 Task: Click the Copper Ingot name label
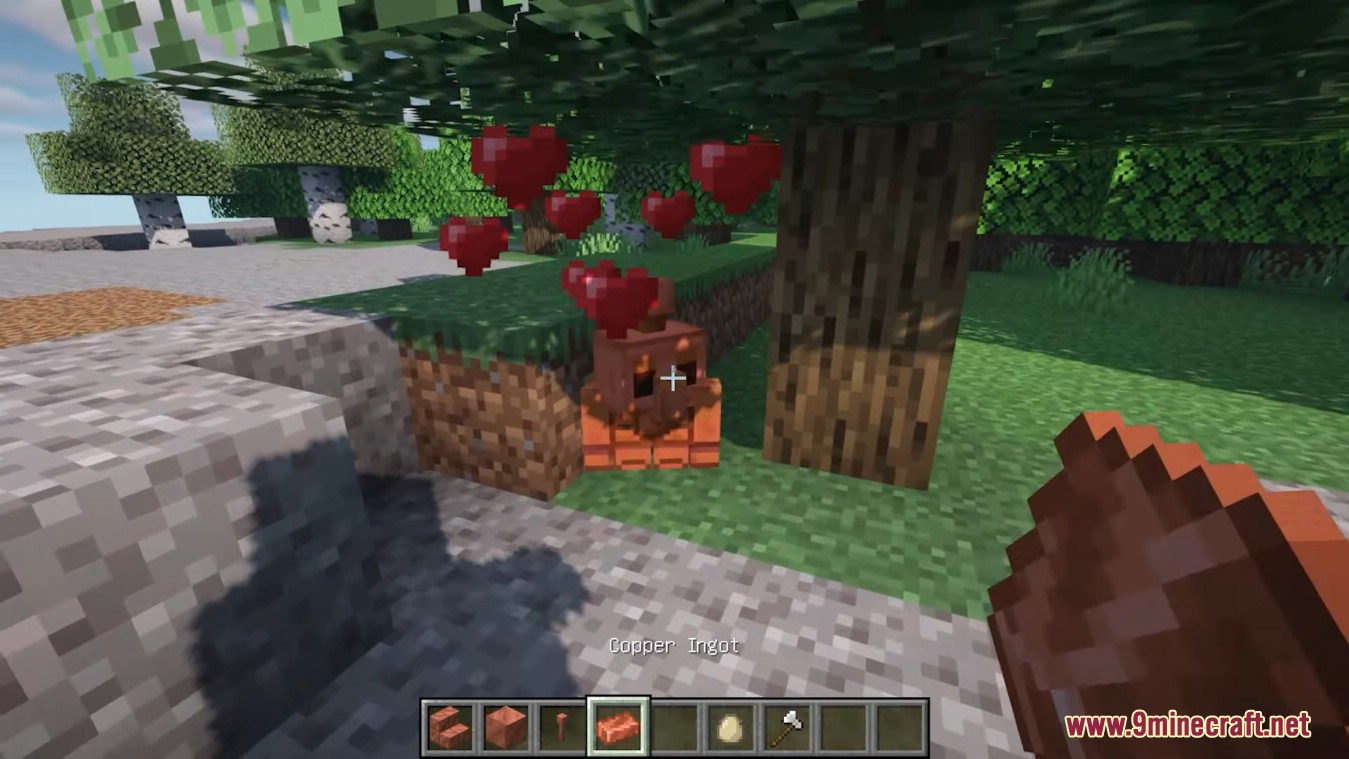(673, 645)
